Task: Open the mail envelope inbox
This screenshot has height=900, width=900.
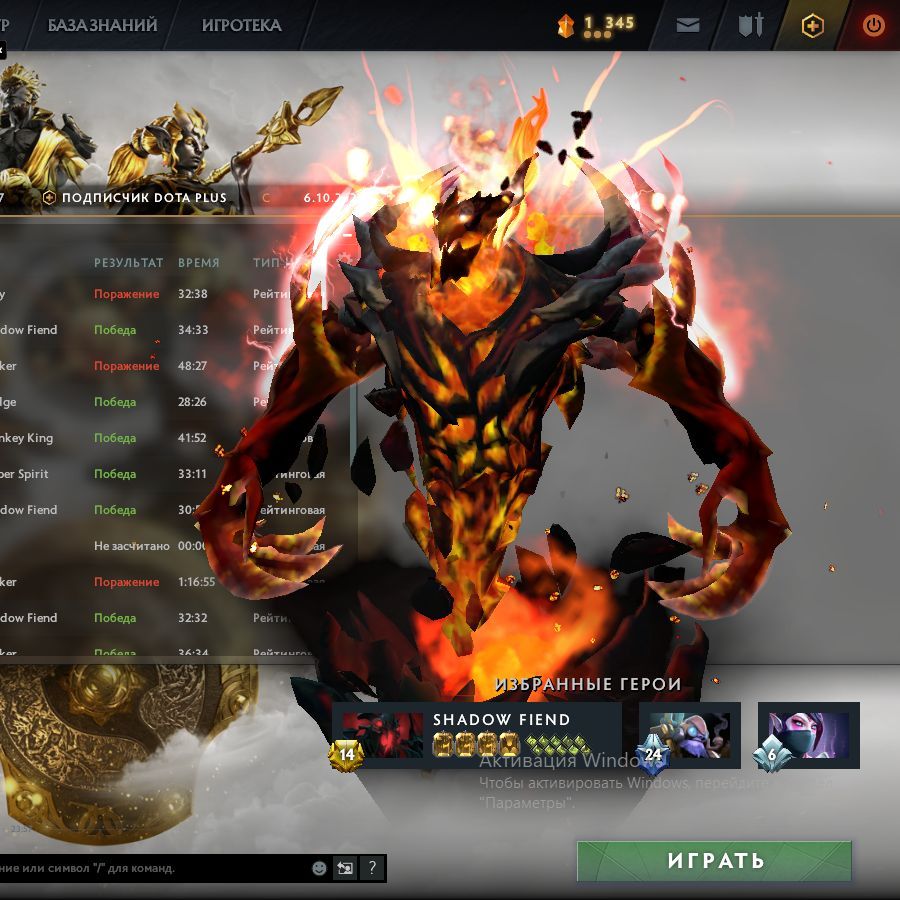Action: pos(688,26)
